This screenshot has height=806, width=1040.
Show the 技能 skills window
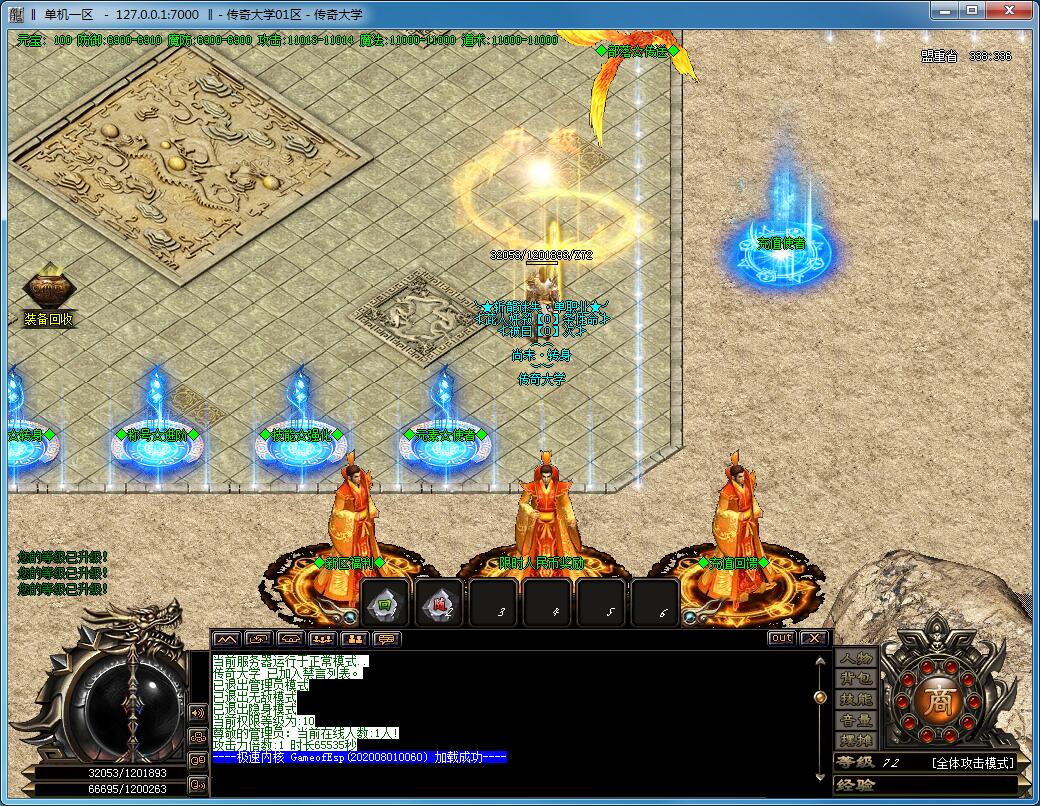point(856,699)
